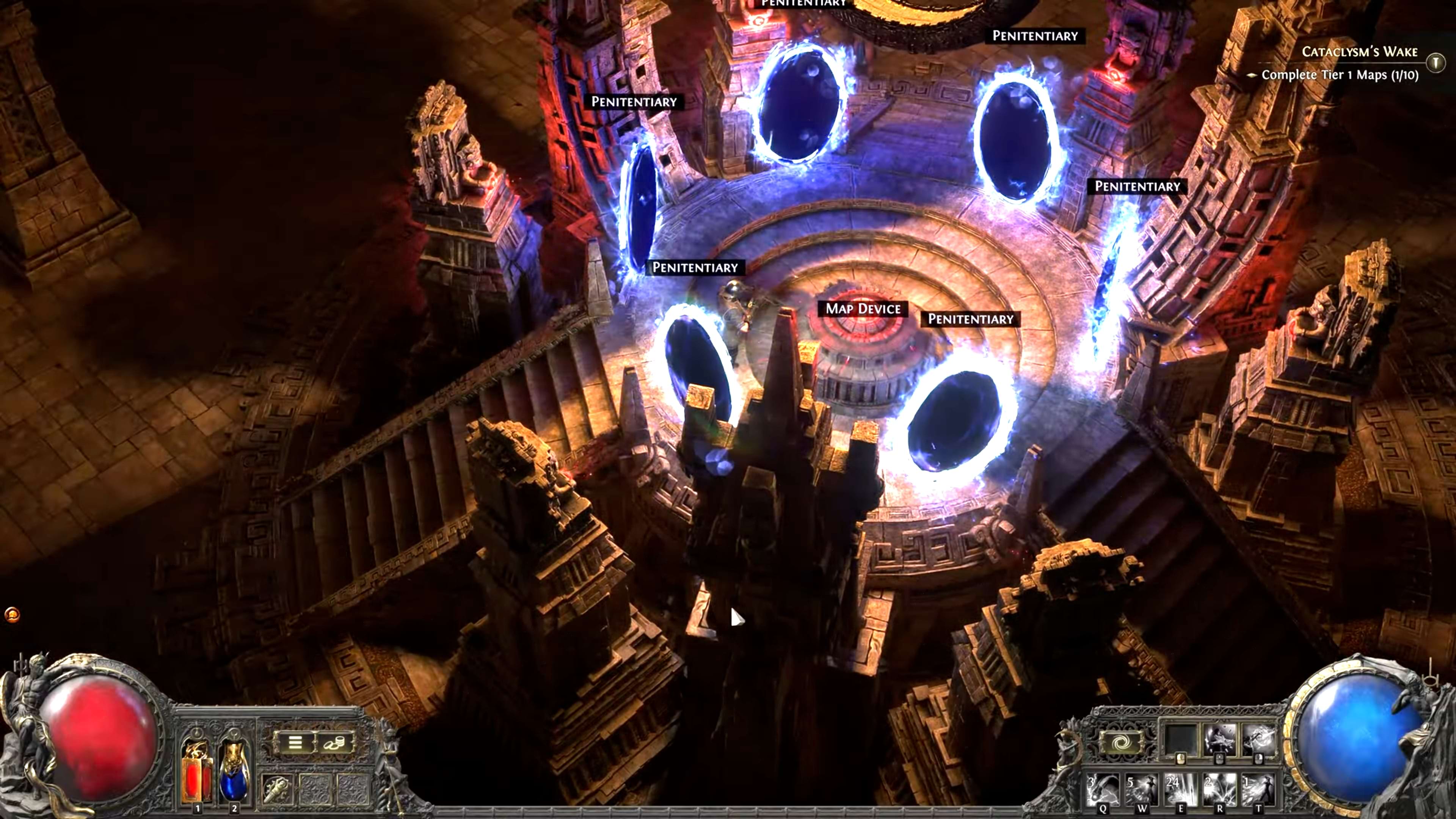Use the red life flask
The height and width of the screenshot is (819, 1456).
[x=197, y=772]
